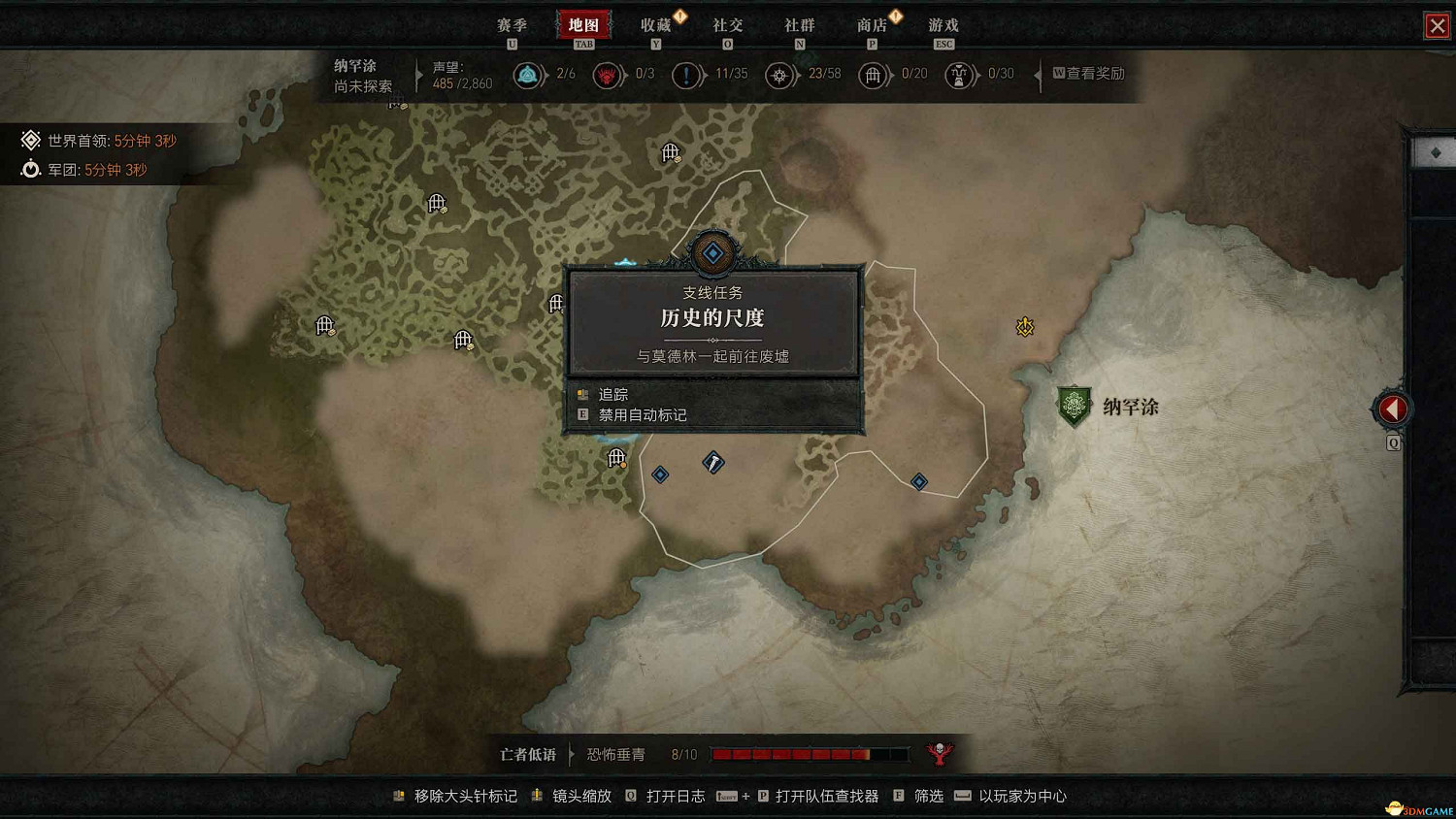Click the dungeon gate renown icon (0/20)
Viewport: 1456px width, 819px height.
point(873,75)
